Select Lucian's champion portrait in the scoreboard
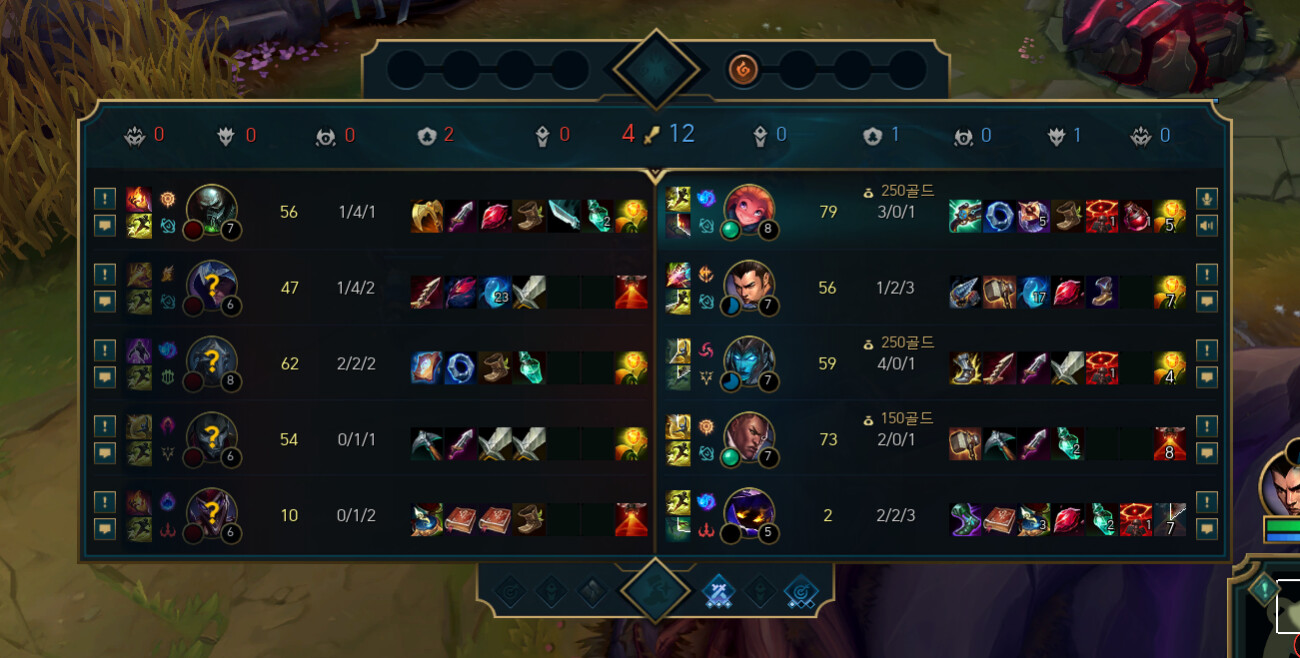Viewport: 1300px width, 658px height. click(x=749, y=438)
